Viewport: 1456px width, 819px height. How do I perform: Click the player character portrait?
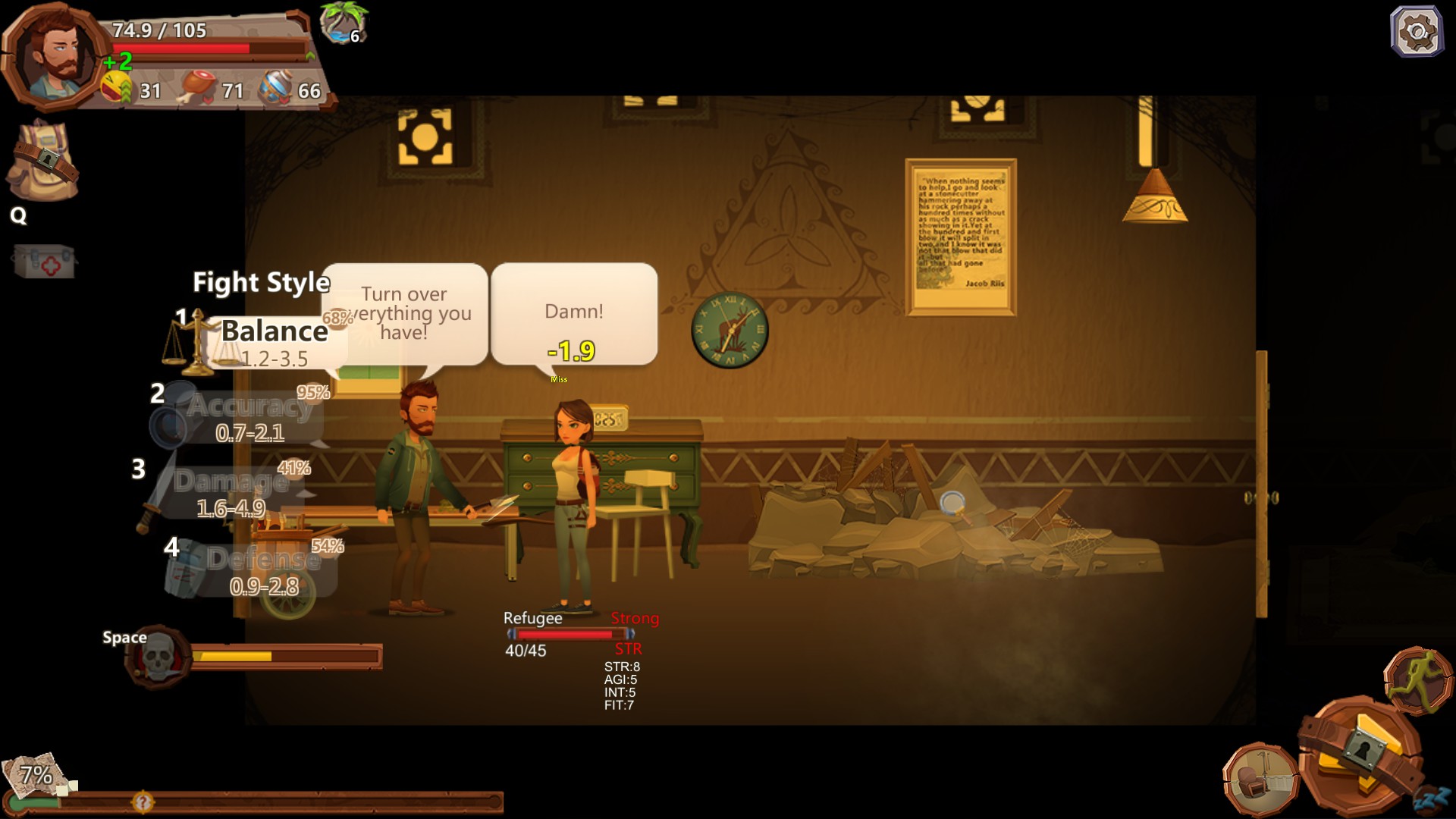tap(51, 55)
